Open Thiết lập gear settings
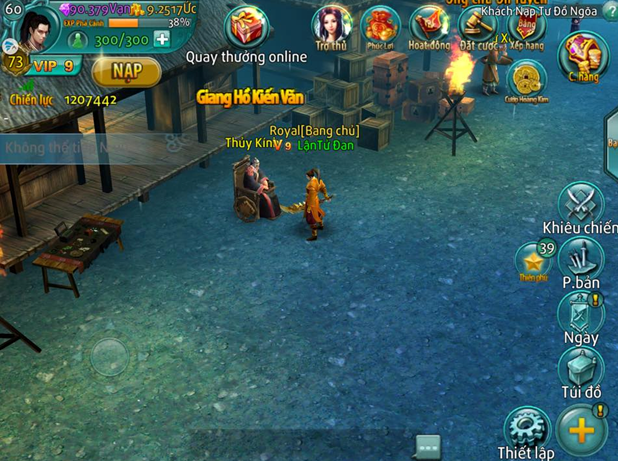 pyautogui.click(x=526, y=428)
